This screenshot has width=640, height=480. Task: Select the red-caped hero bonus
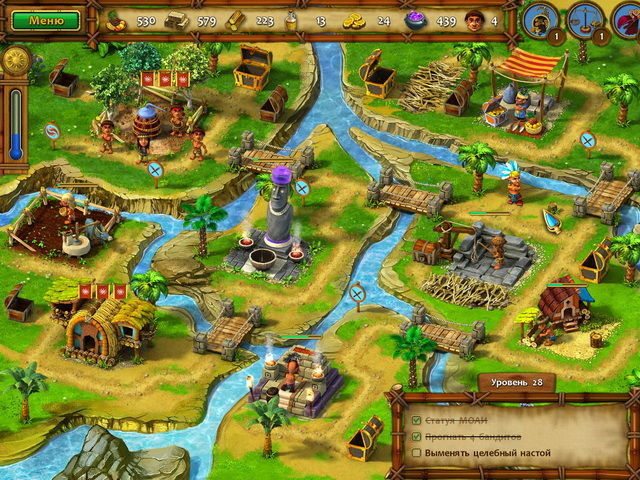tap(630, 20)
